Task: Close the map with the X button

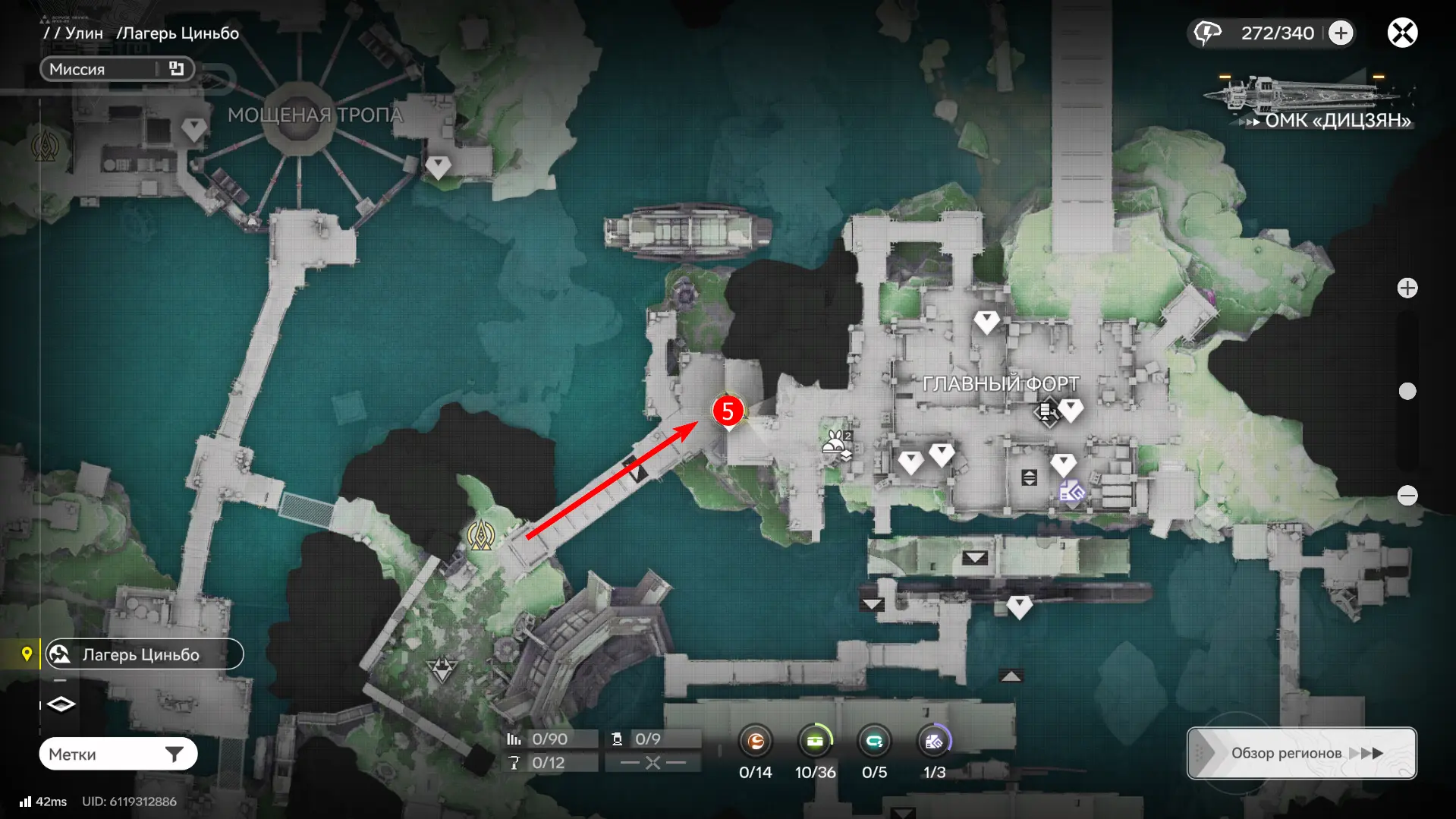Action: click(1402, 33)
